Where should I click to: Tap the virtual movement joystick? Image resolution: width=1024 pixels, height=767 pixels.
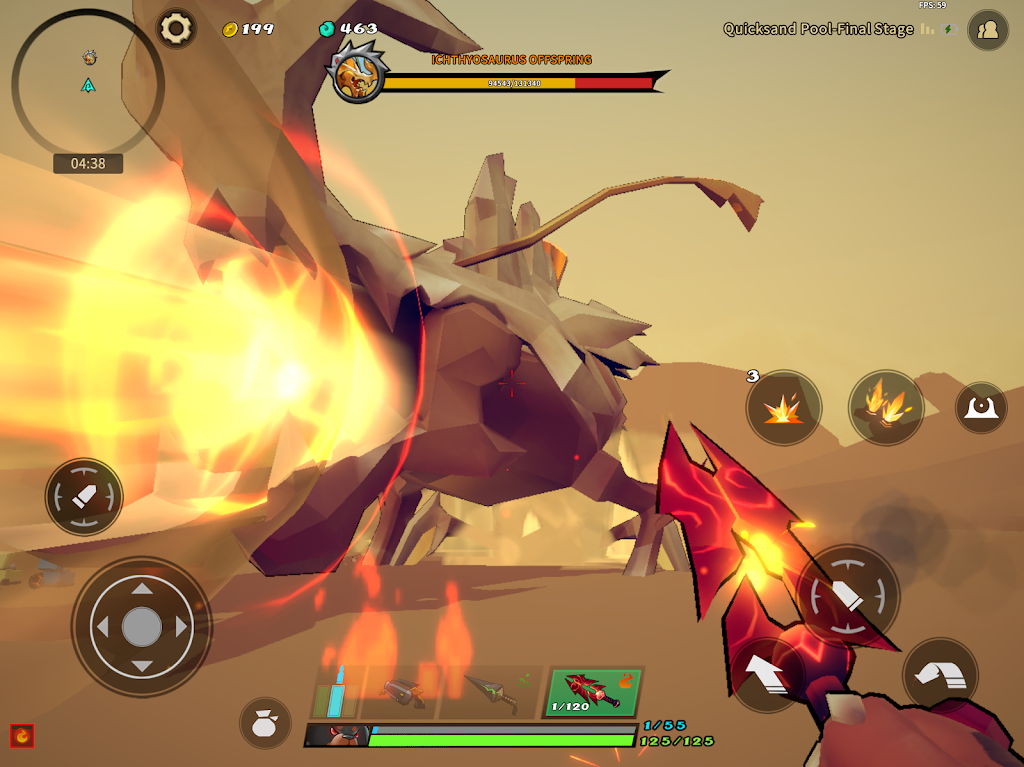tap(142, 627)
